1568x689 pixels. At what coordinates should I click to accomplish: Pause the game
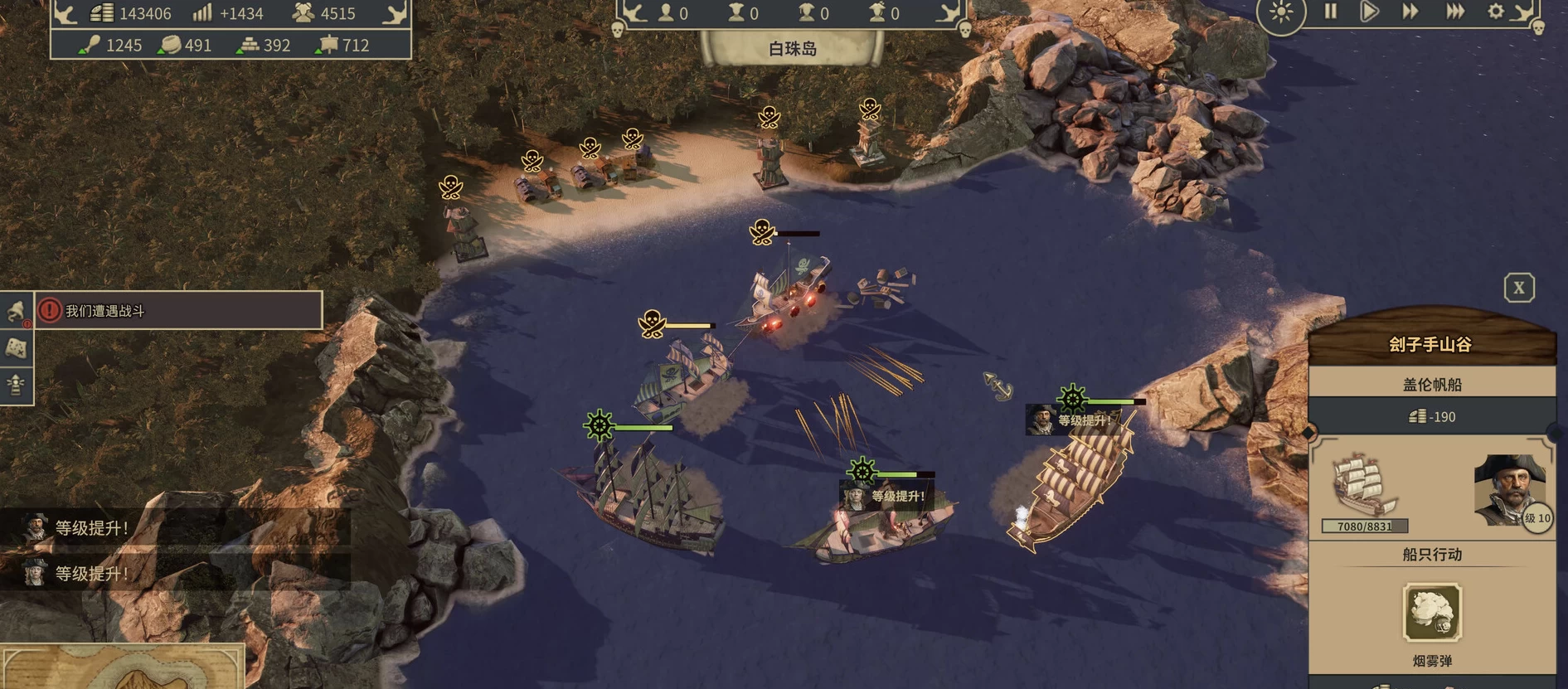pos(1331,12)
